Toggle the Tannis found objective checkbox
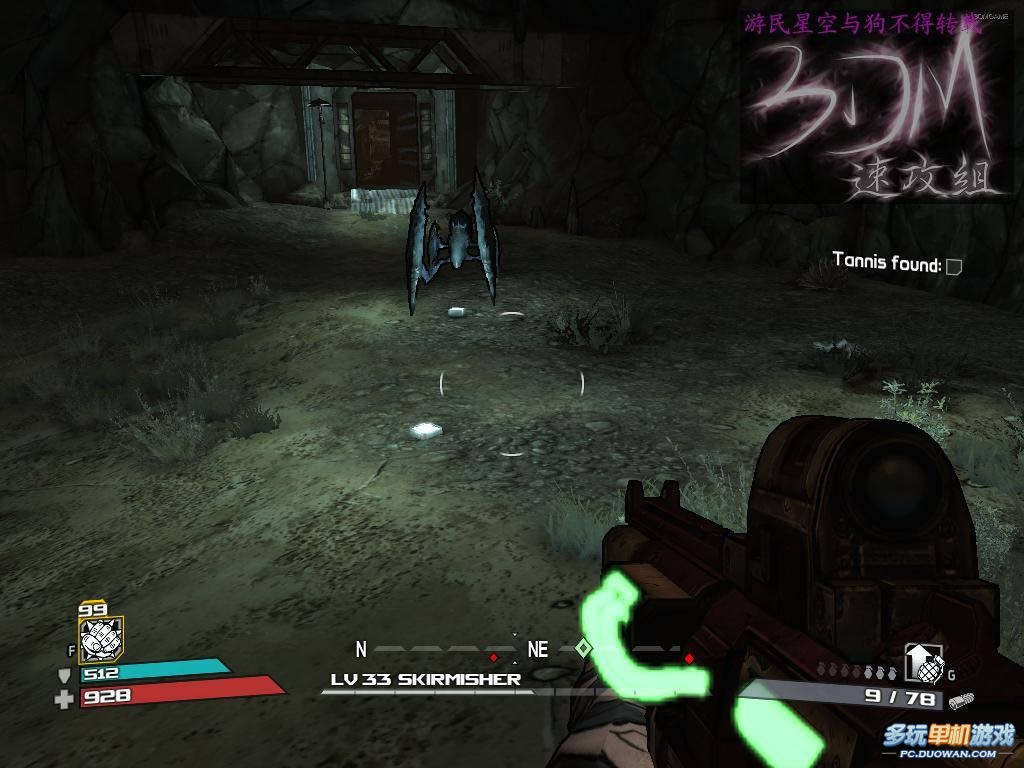 [953, 266]
